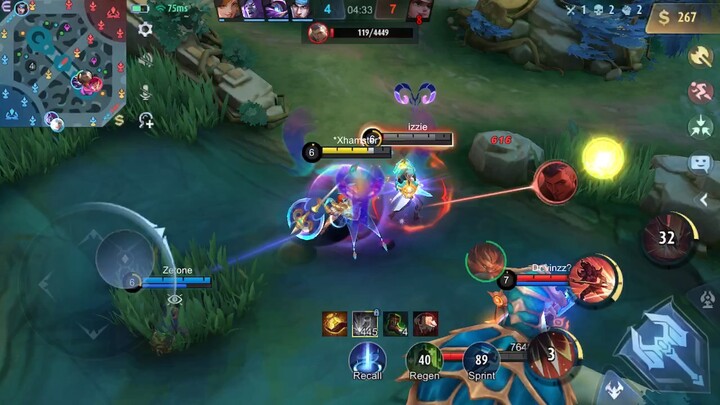Open the scoreboard from the team score bar
This screenshot has height=405, width=720.
click(361, 11)
